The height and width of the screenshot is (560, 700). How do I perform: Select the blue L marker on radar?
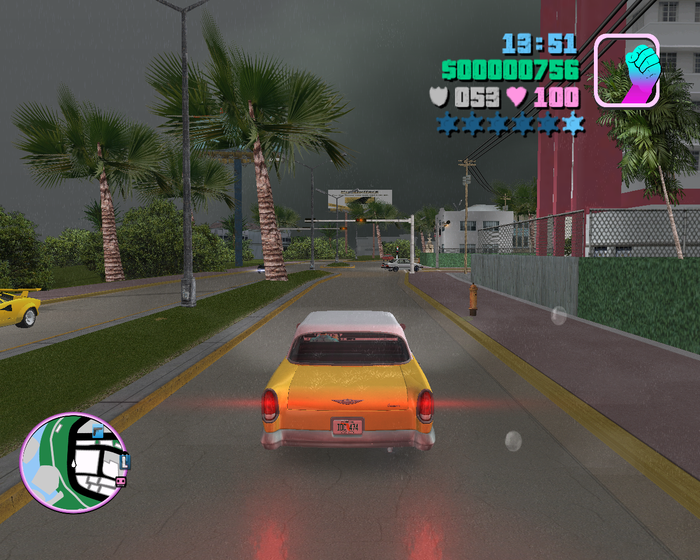(x=125, y=462)
